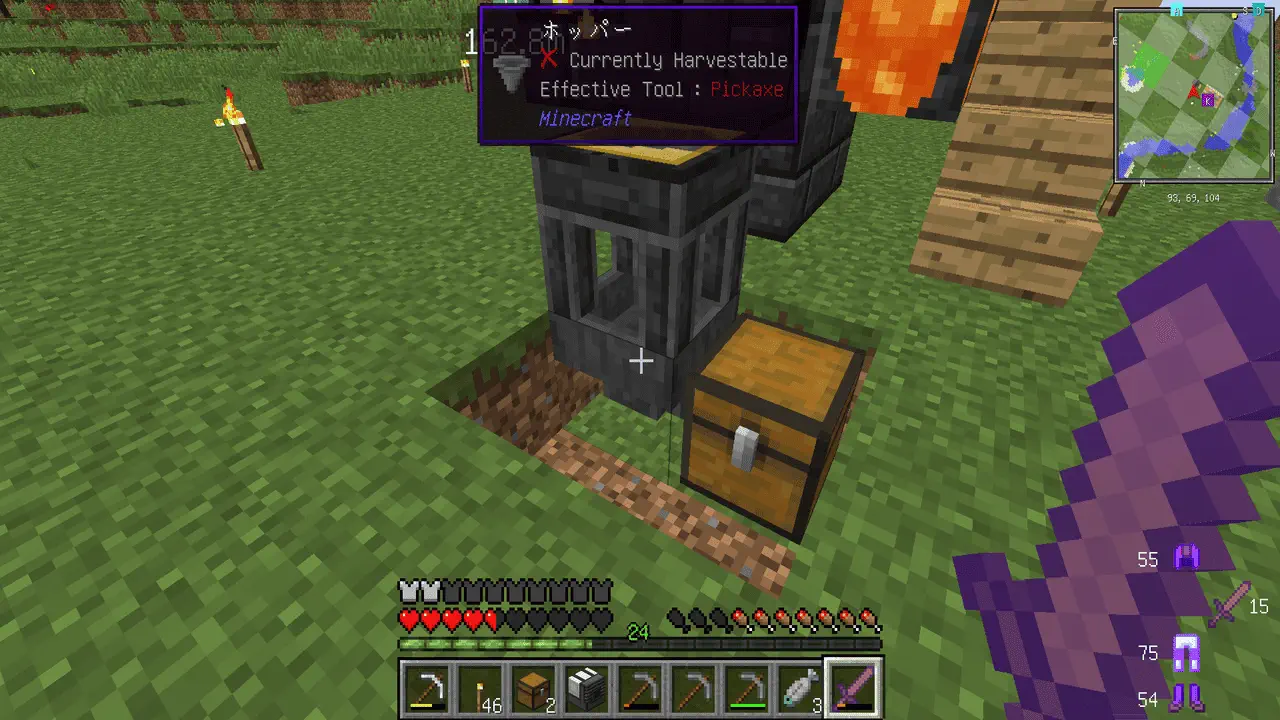Click the minimap in the corner
Viewport: 1280px width, 720px height.
[1194, 96]
